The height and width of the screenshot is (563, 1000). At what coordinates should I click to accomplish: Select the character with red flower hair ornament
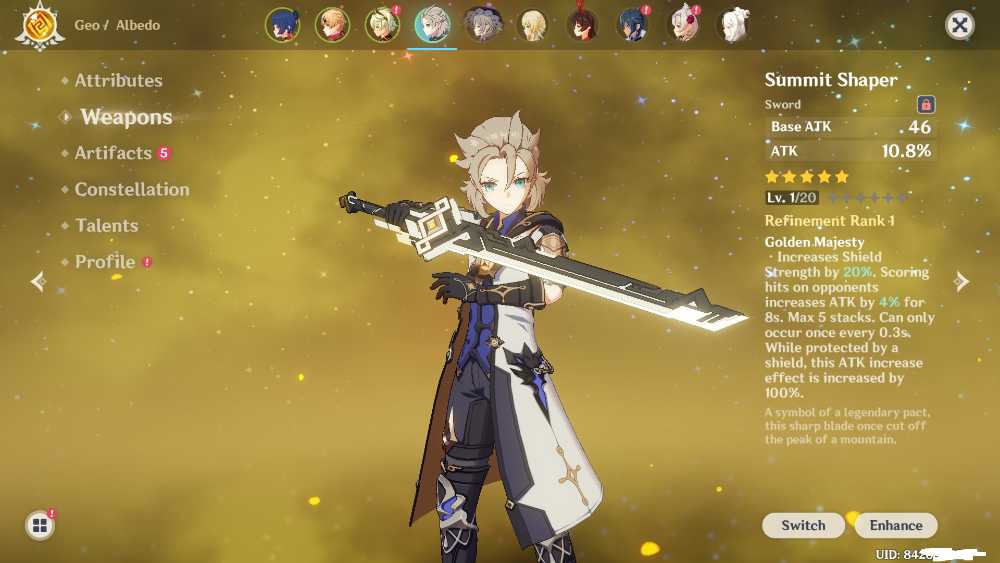[684, 25]
